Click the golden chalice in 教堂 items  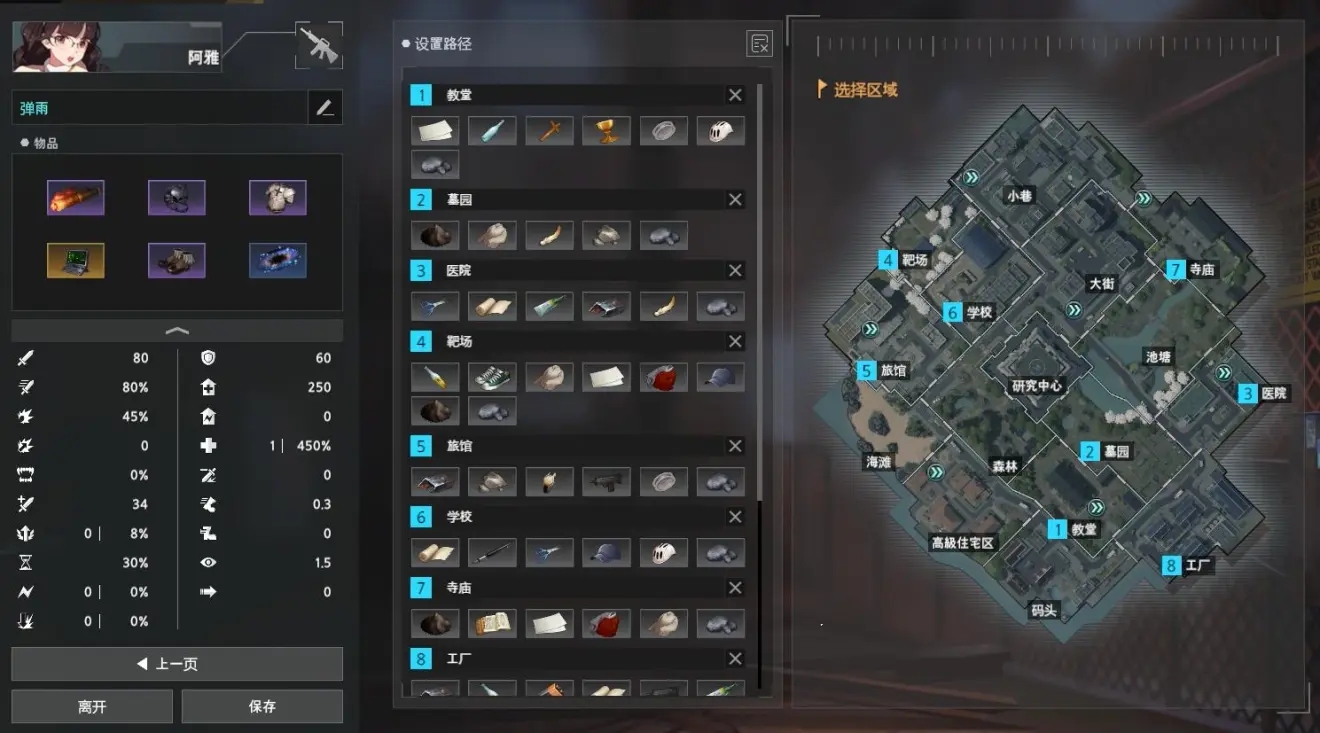click(607, 131)
